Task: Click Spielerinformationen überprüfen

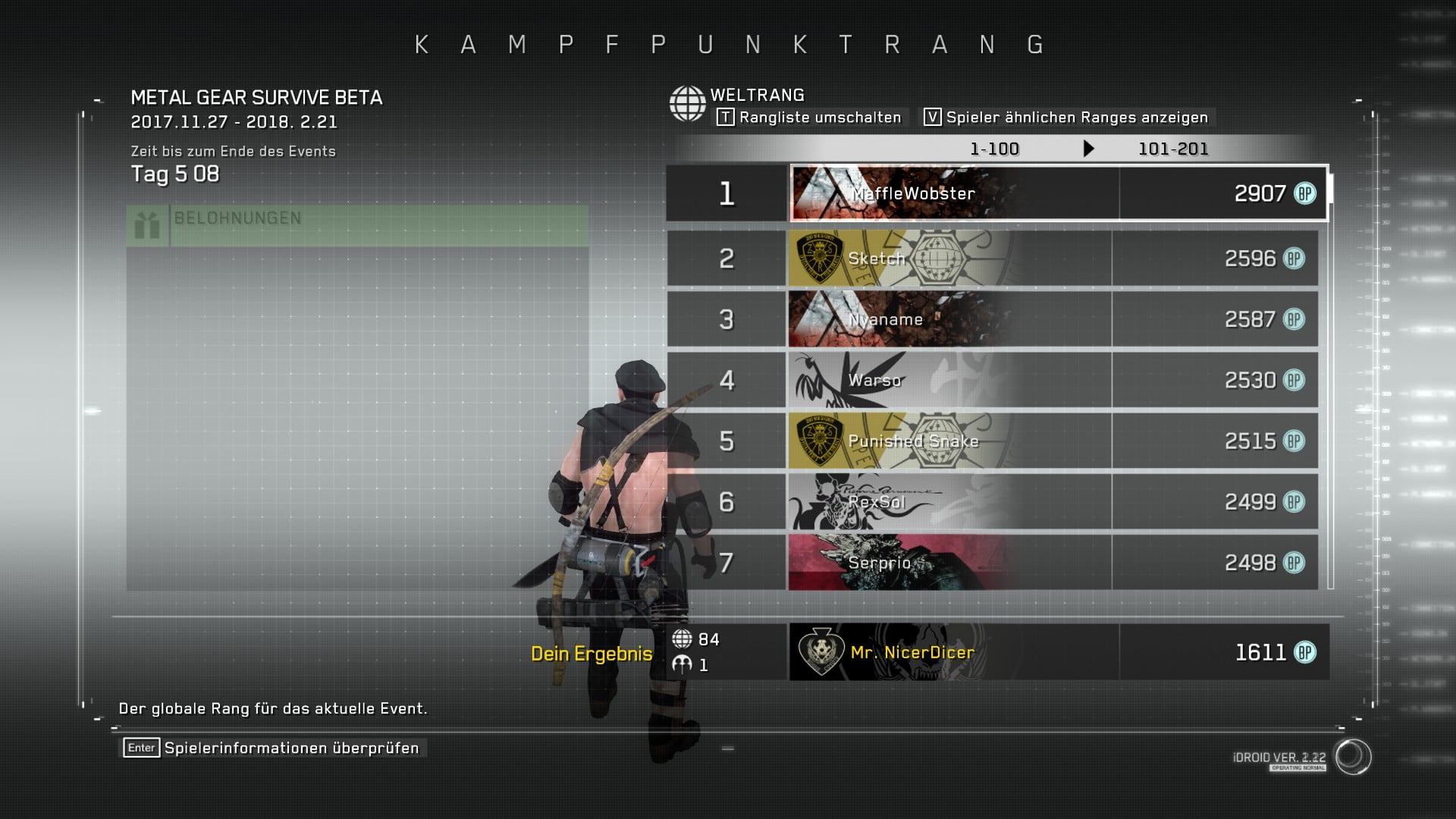Action: click(x=275, y=748)
